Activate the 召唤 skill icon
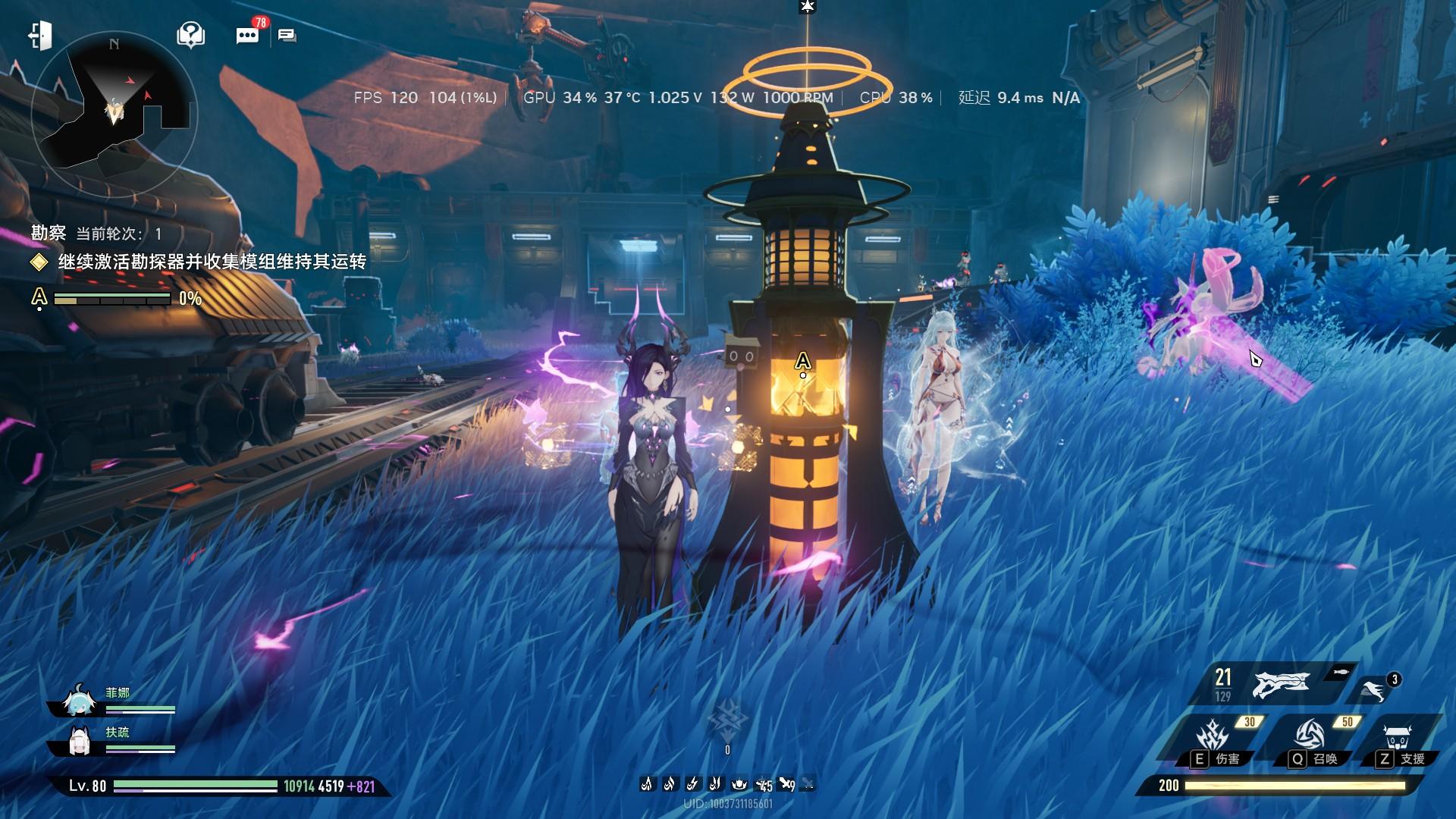 point(1310,735)
